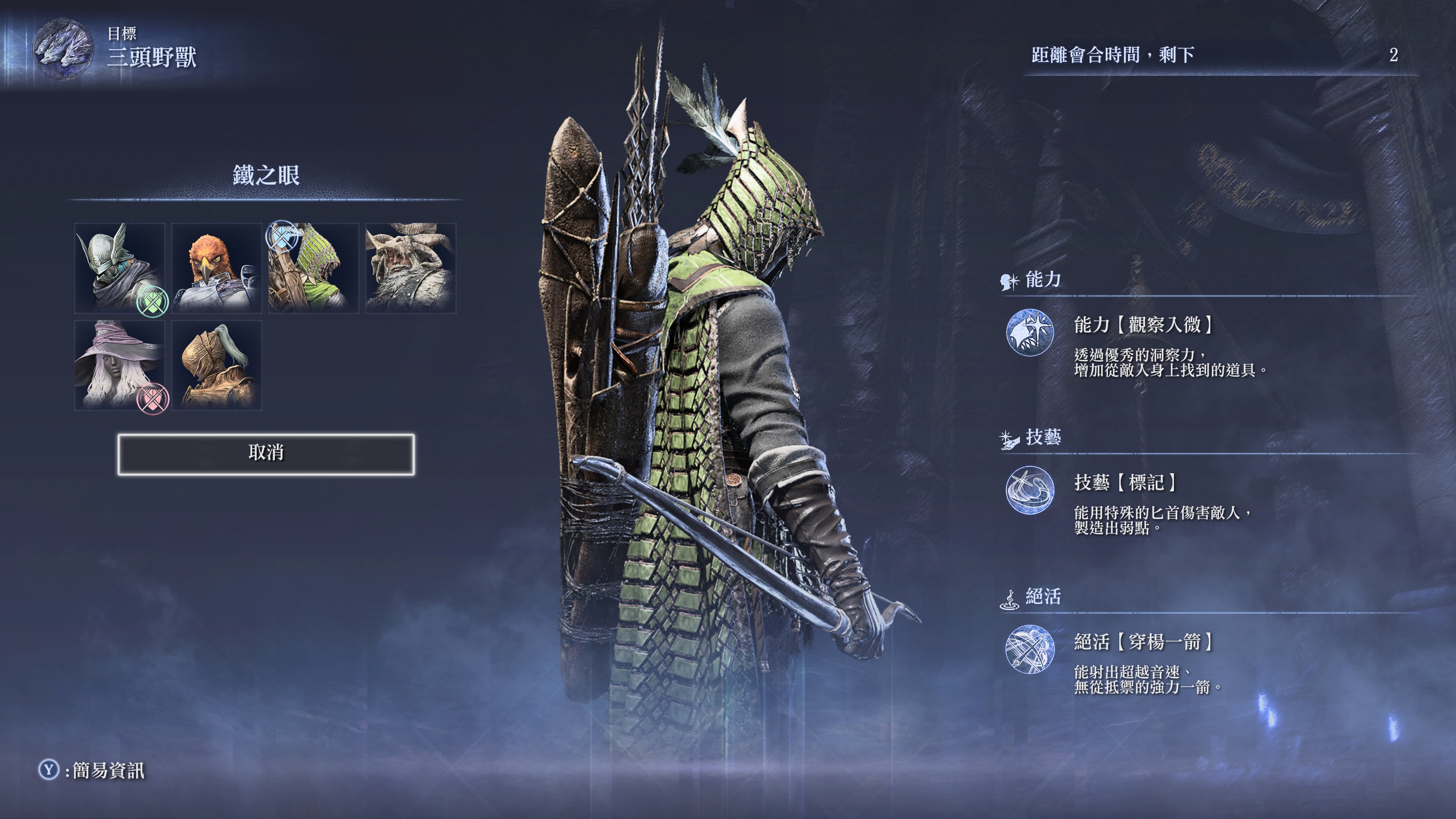Click the 取消 cancel button

coord(266,454)
